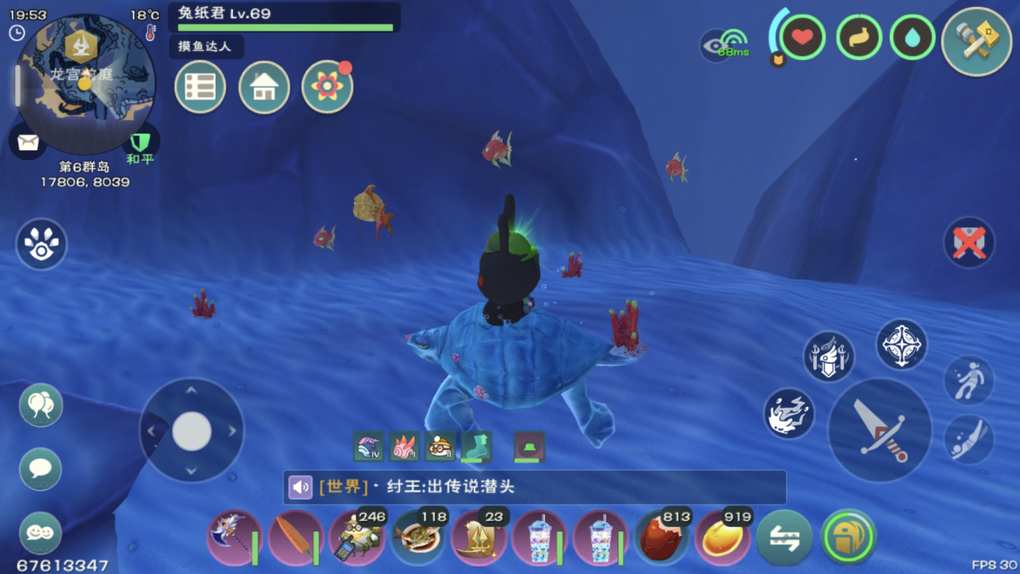Tap the hotbar swap arrows button
The width and height of the screenshot is (1020, 574).
pos(784,538)
